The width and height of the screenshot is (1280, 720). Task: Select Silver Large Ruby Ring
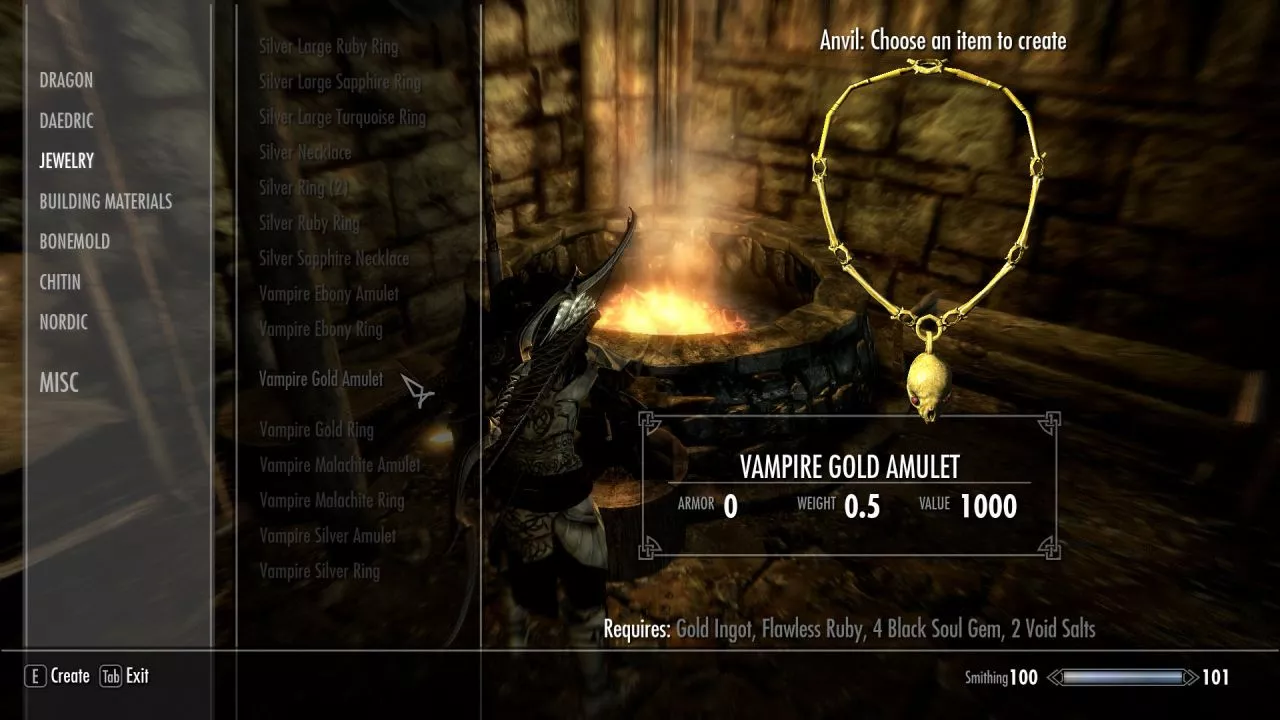coord(328,46)
